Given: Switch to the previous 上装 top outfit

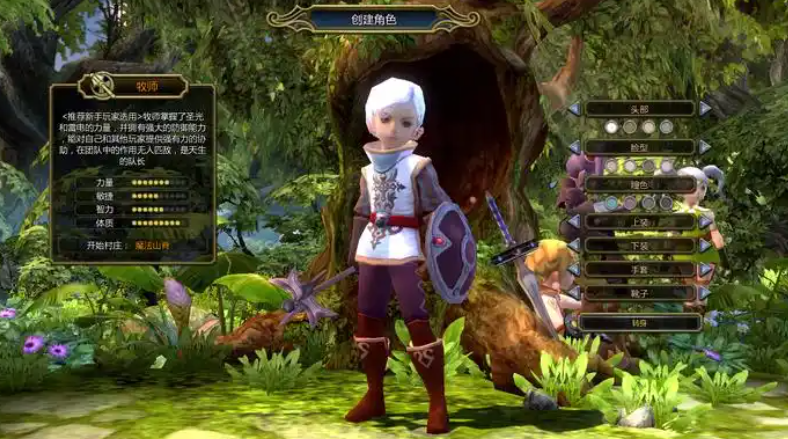Looking at the screenshot, I should (575, 221).
